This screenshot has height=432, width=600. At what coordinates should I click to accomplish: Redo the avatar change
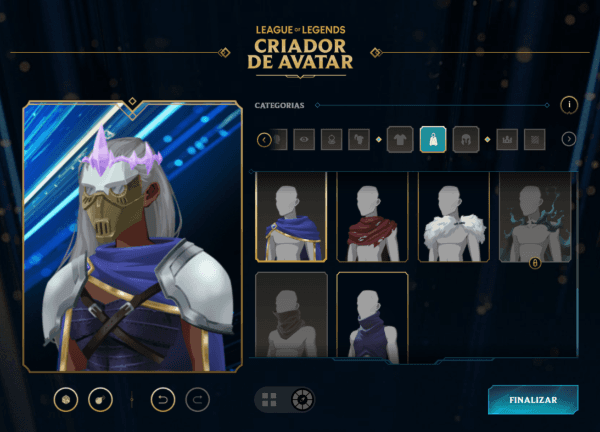pos(198,400)
